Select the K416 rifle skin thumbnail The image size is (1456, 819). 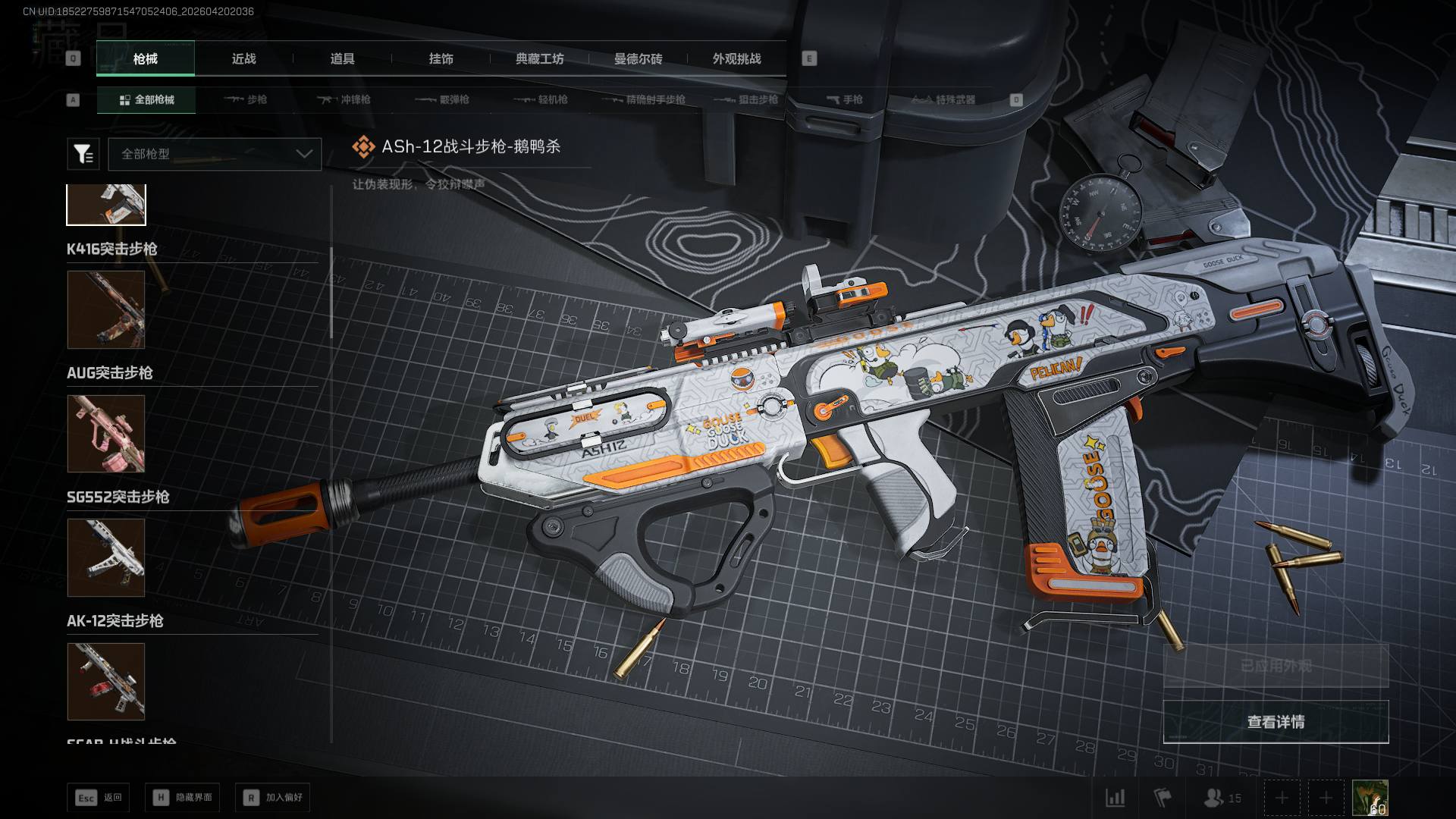(106, 309)
